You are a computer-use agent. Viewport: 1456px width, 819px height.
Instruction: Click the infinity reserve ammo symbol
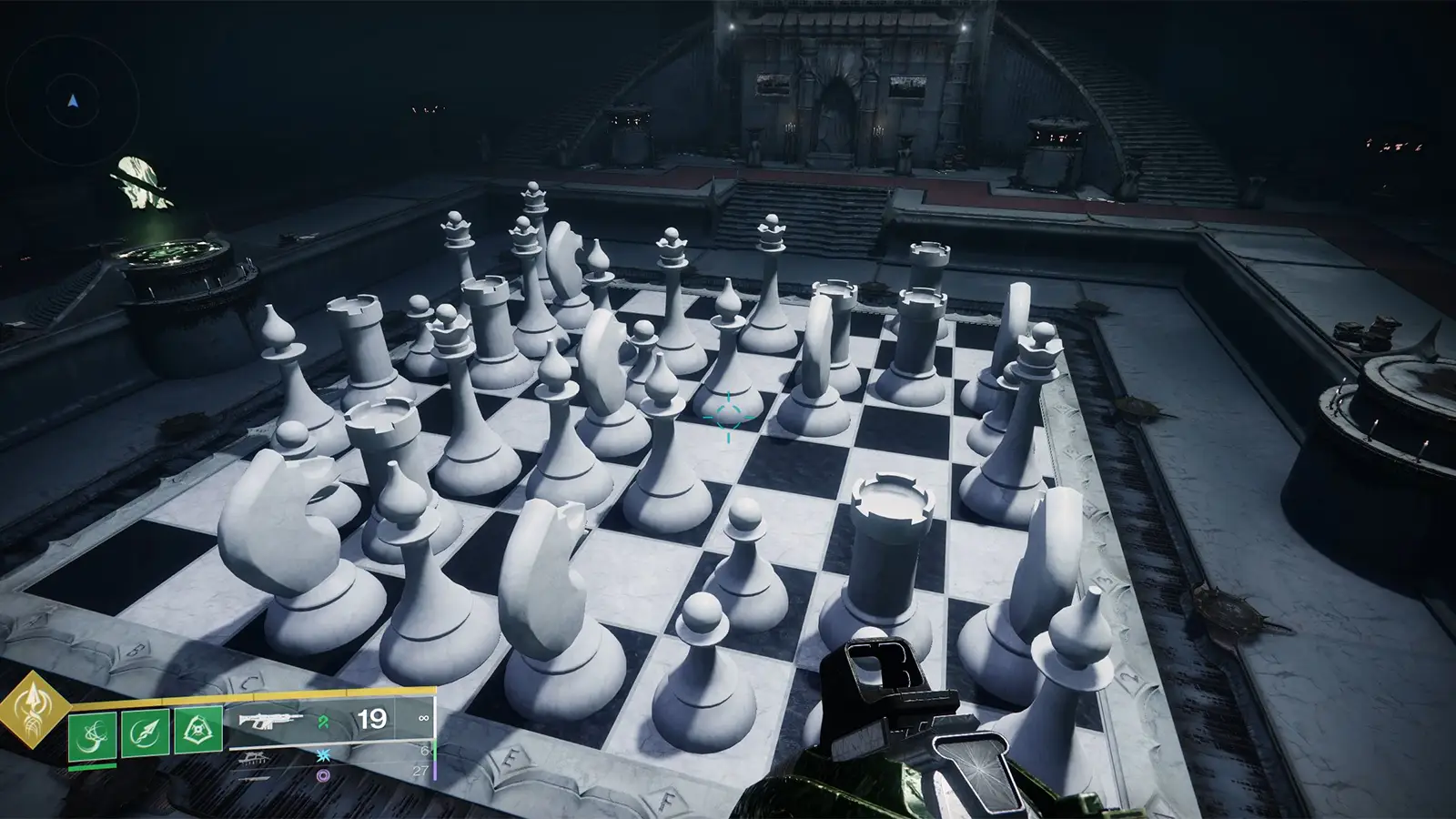424,717
